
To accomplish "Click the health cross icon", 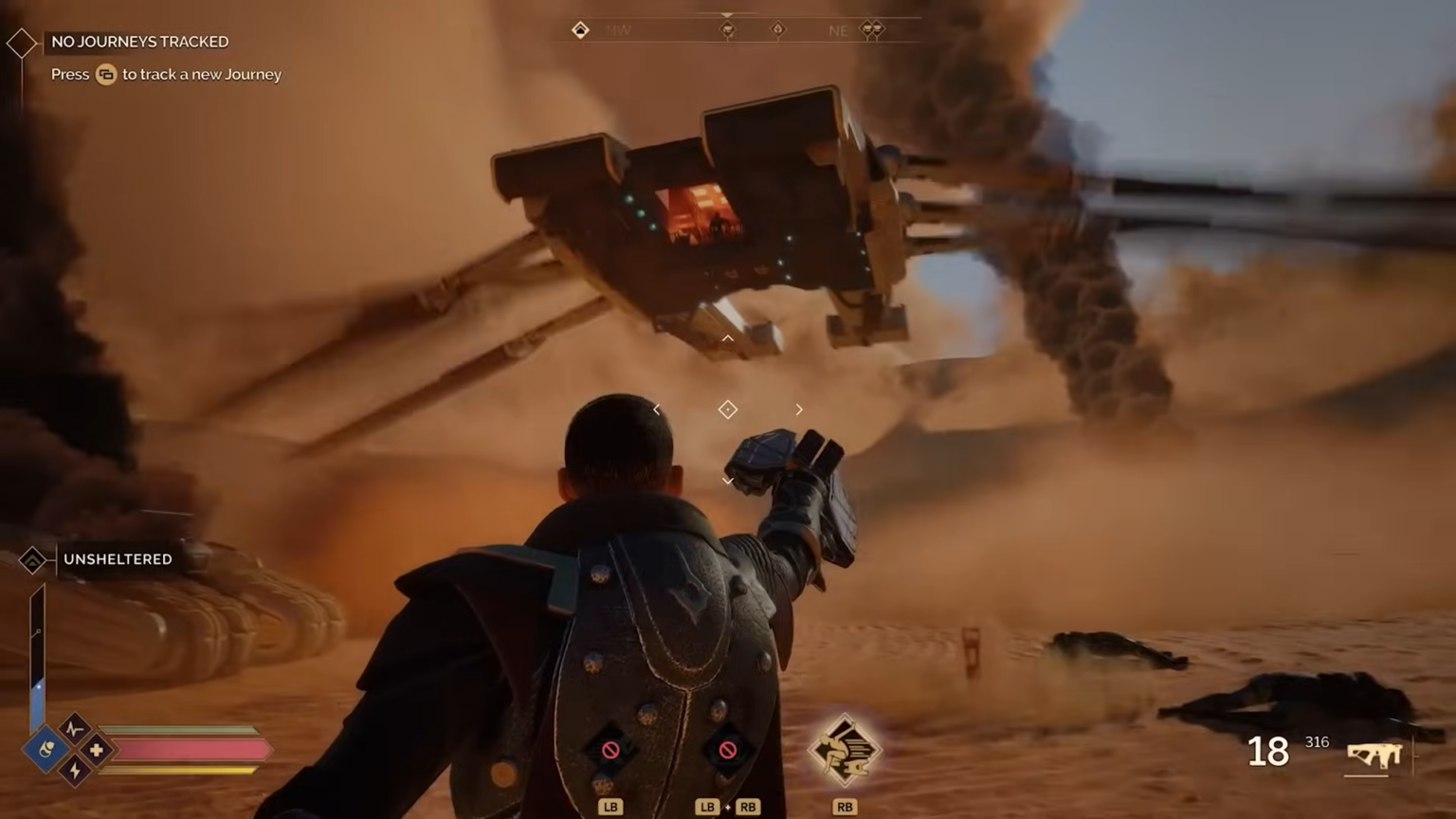I will pyautogui.click(x=96, y=750).
